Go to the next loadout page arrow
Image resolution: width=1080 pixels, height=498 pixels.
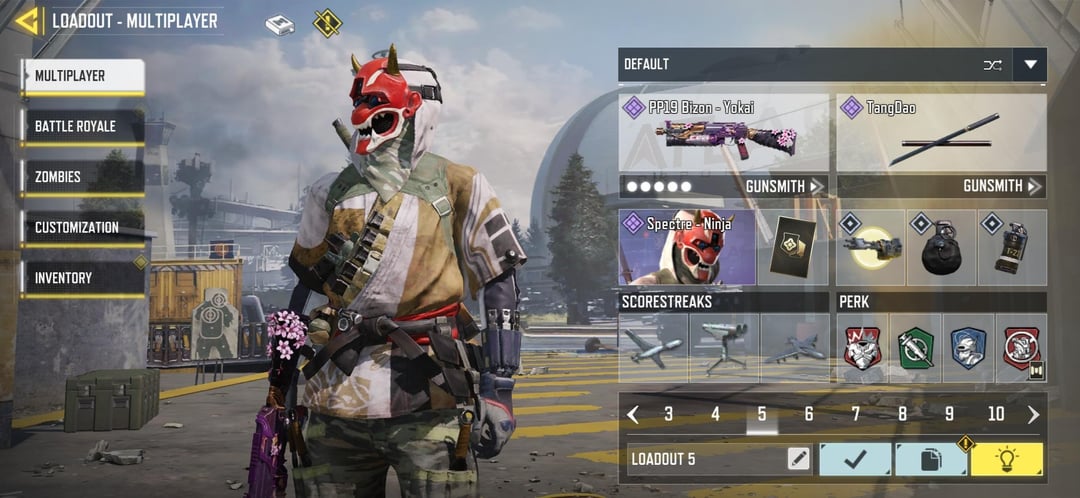(1033, 414)
